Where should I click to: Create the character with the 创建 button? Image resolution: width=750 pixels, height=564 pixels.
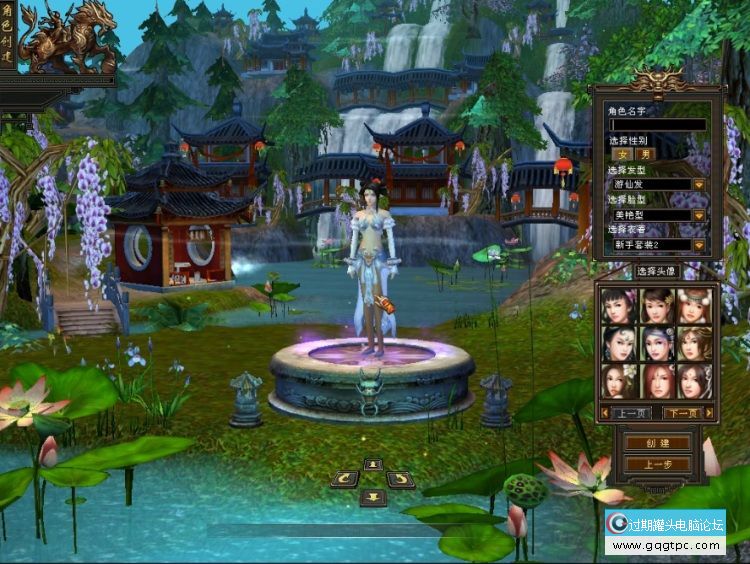tap(656, 443)
